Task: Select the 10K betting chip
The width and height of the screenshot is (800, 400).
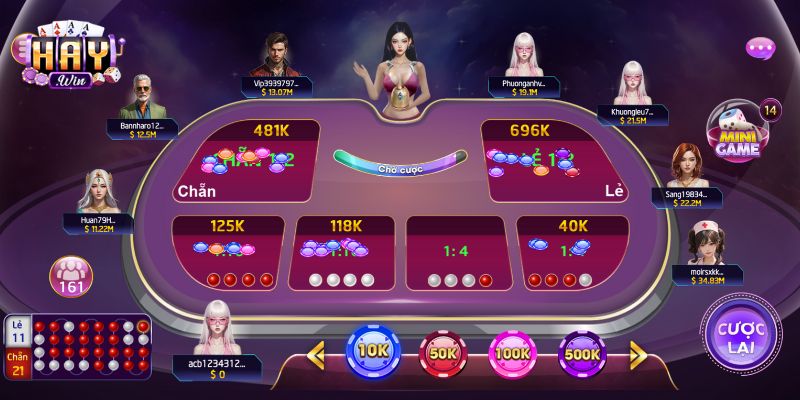Action: point(373,352)
